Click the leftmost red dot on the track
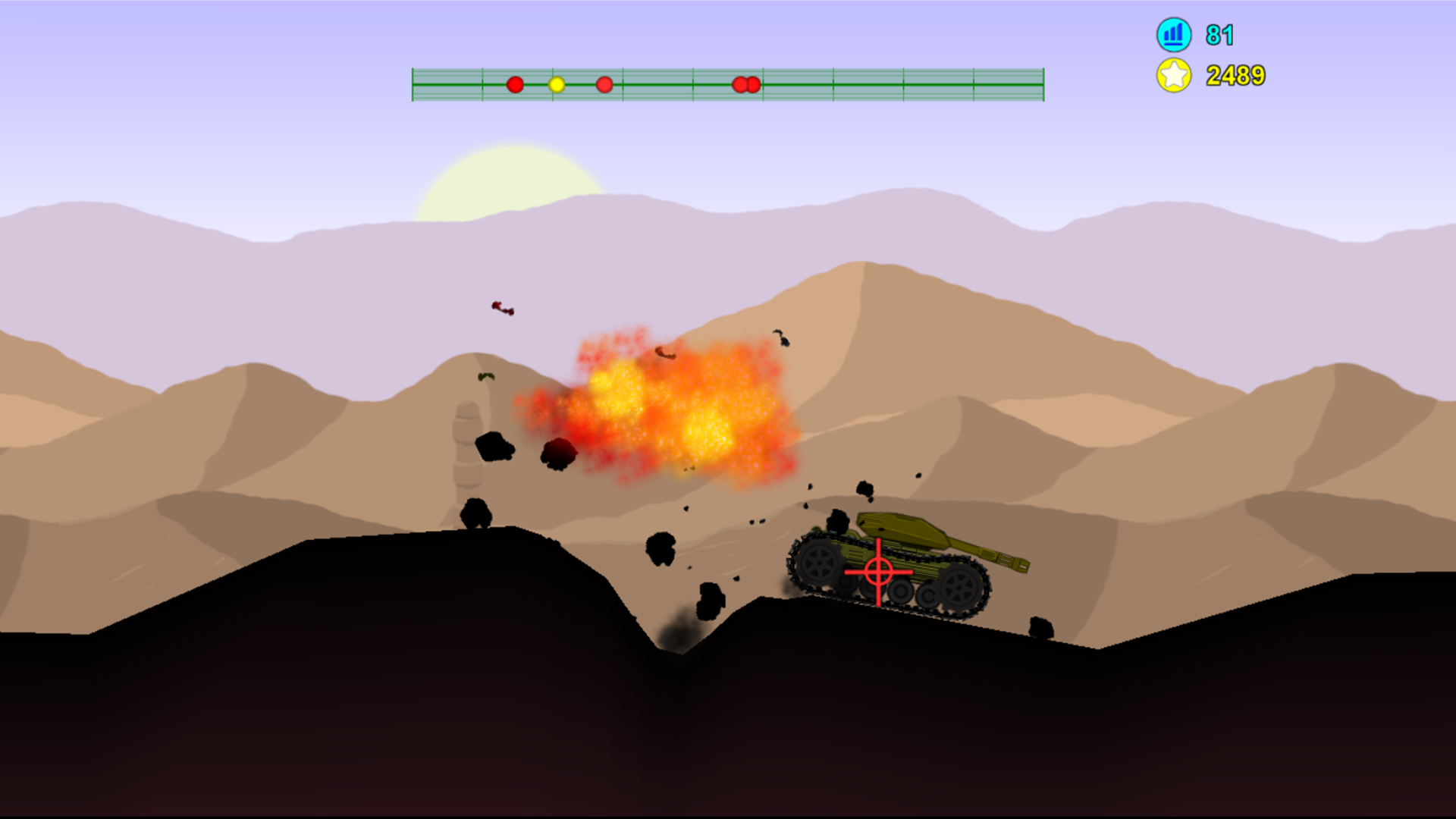Viewport: 1456px width, 819px height. tap(516, 85)
